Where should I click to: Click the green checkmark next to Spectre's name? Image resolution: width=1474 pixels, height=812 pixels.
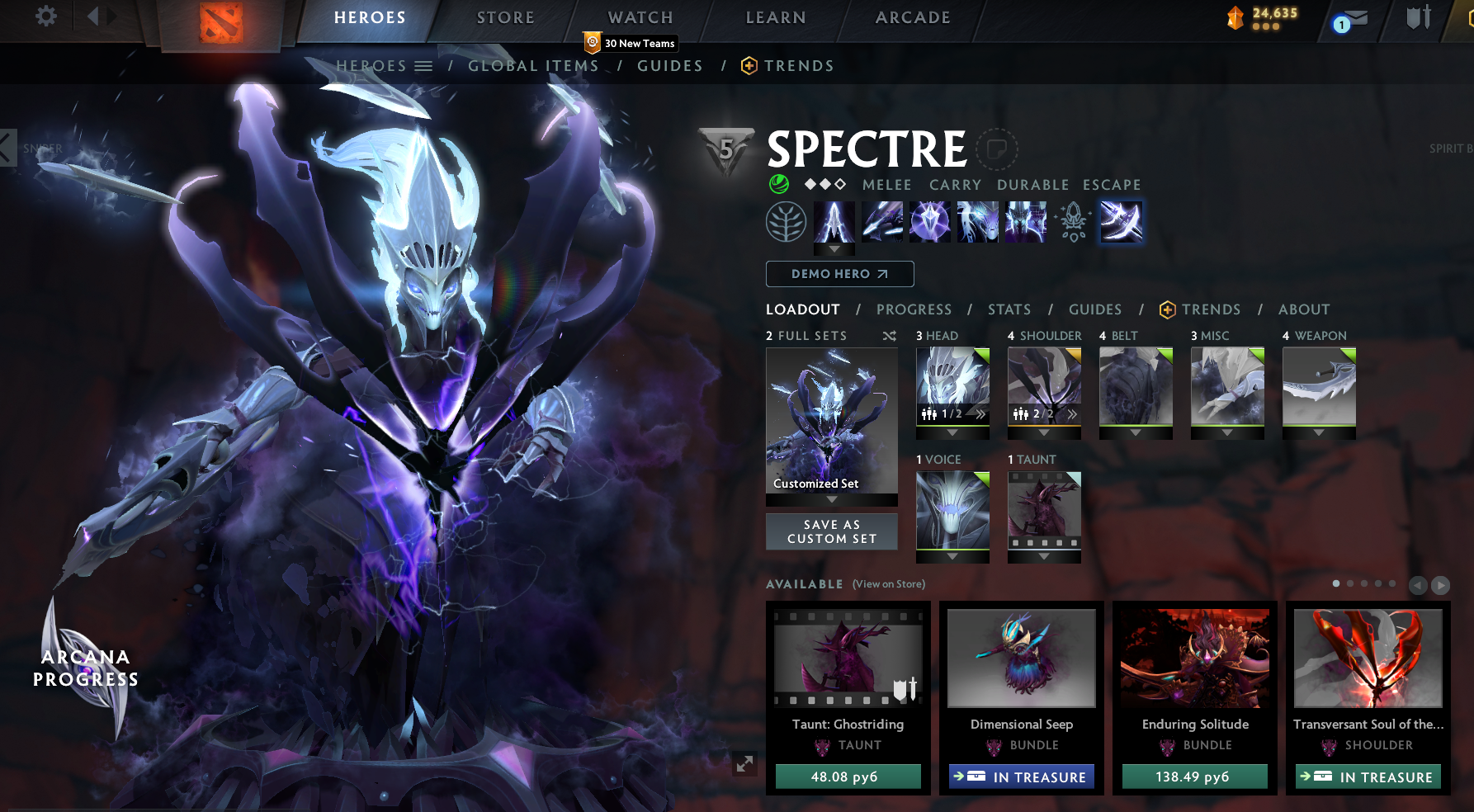(777, 185)
